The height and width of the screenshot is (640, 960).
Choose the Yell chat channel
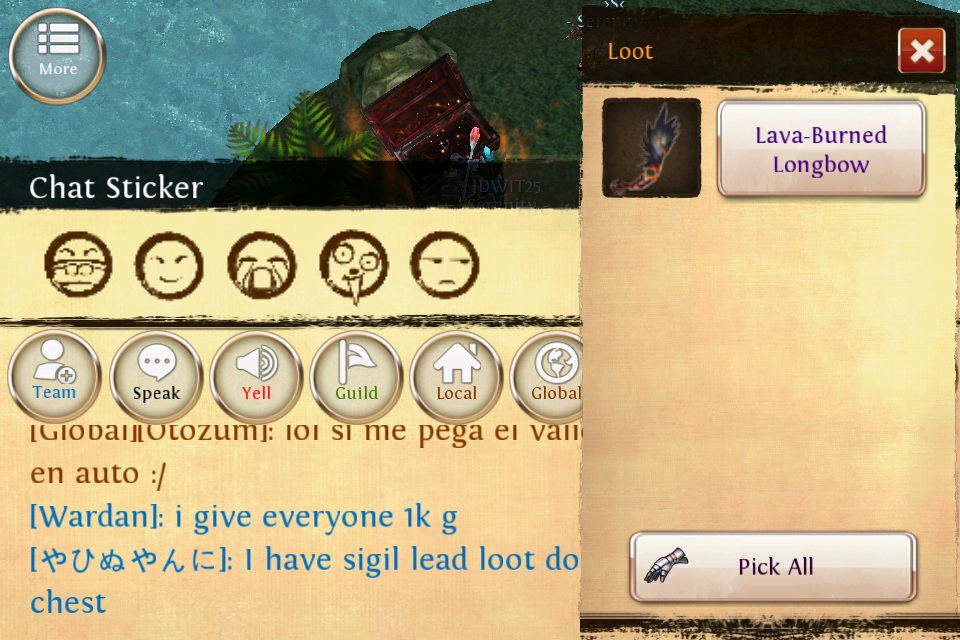[x=256, y=376]
